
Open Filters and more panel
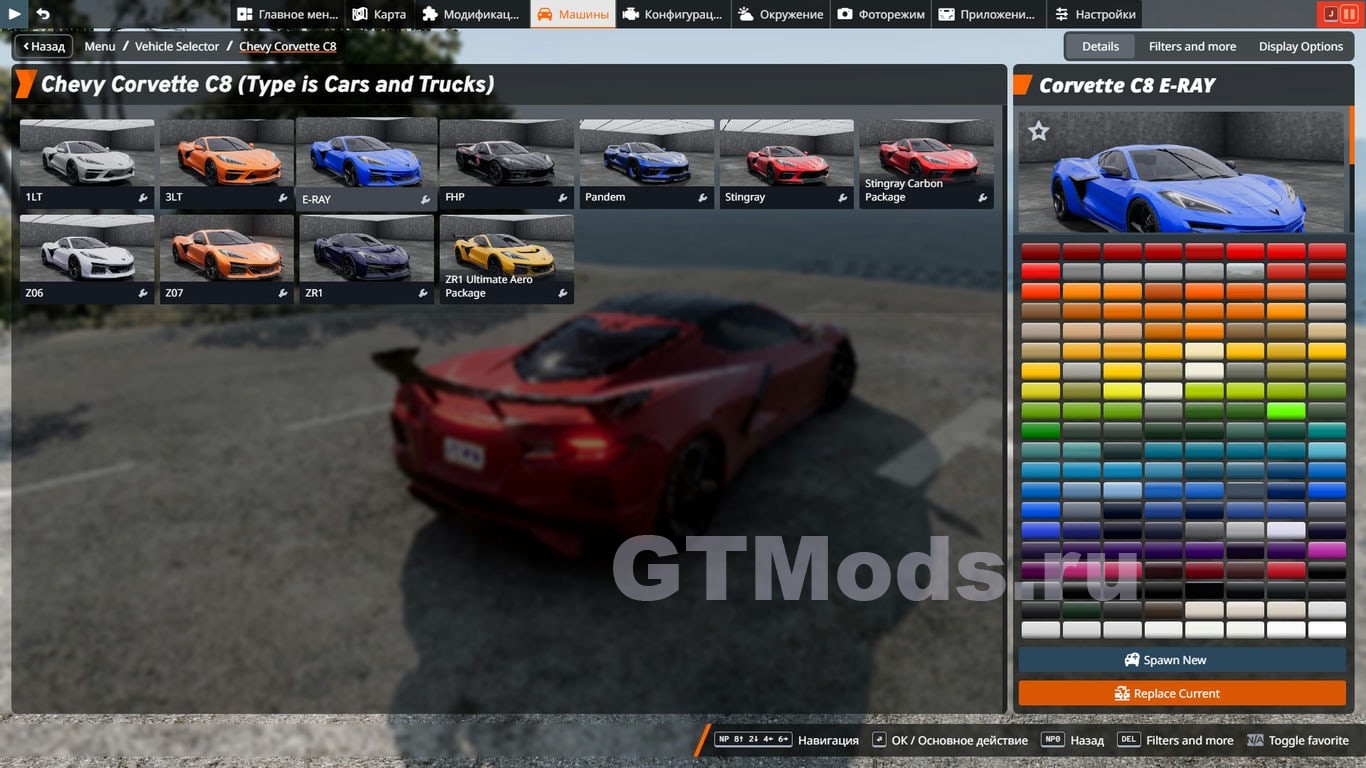click(1192, 46)
